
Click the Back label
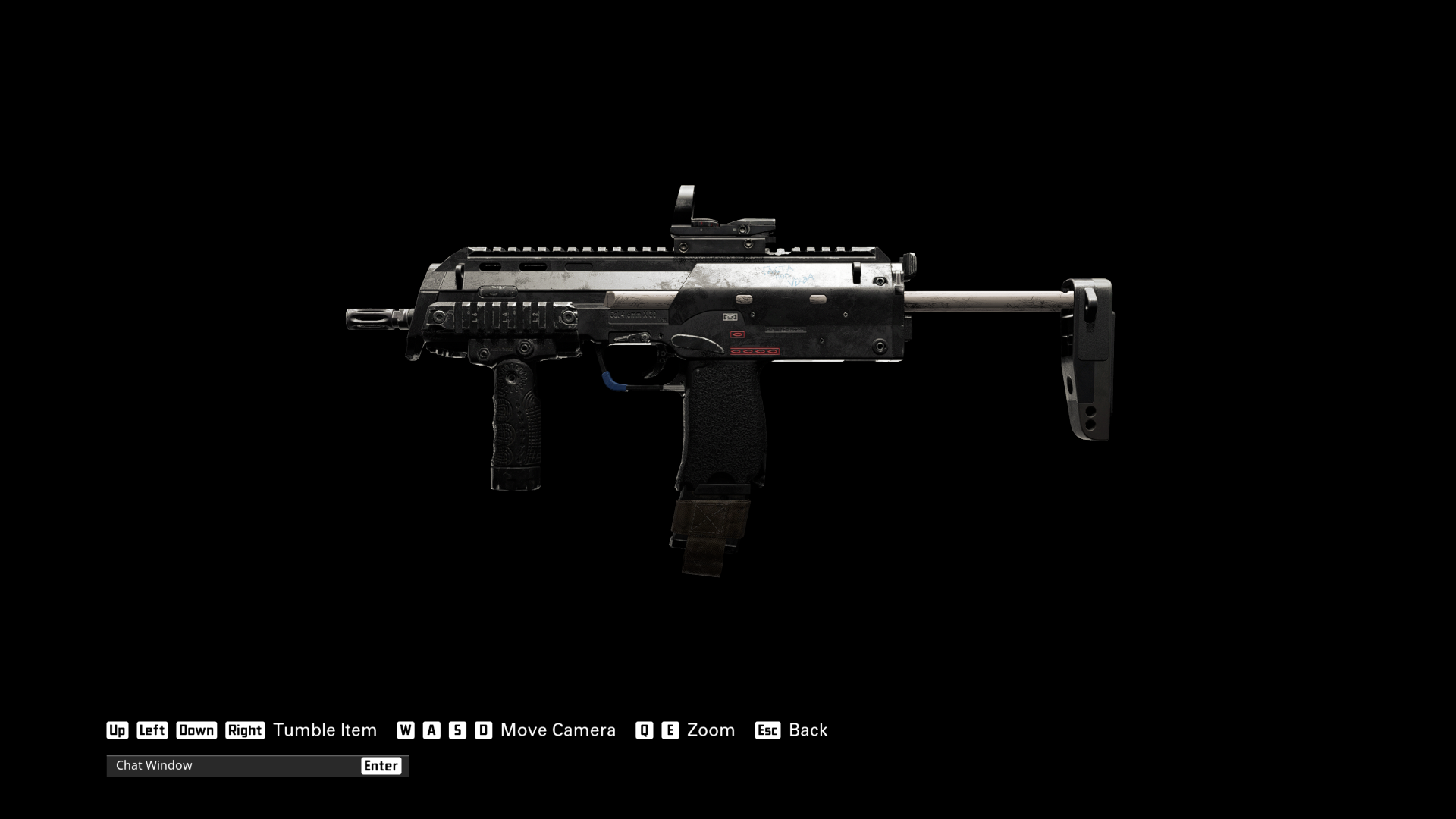pos(808,730)
